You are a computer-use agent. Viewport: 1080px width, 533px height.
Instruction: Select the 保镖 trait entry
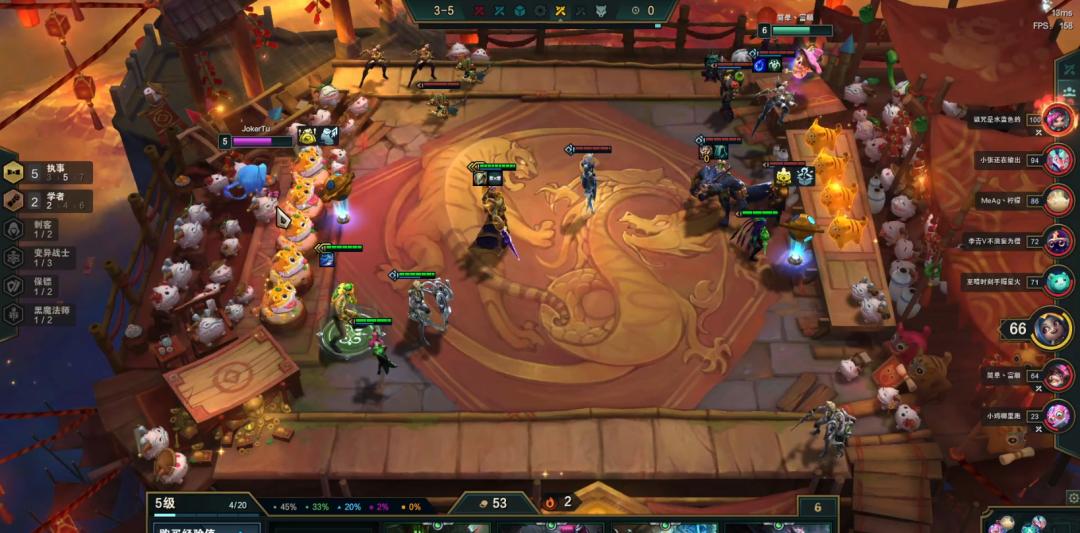pos(40,285)
